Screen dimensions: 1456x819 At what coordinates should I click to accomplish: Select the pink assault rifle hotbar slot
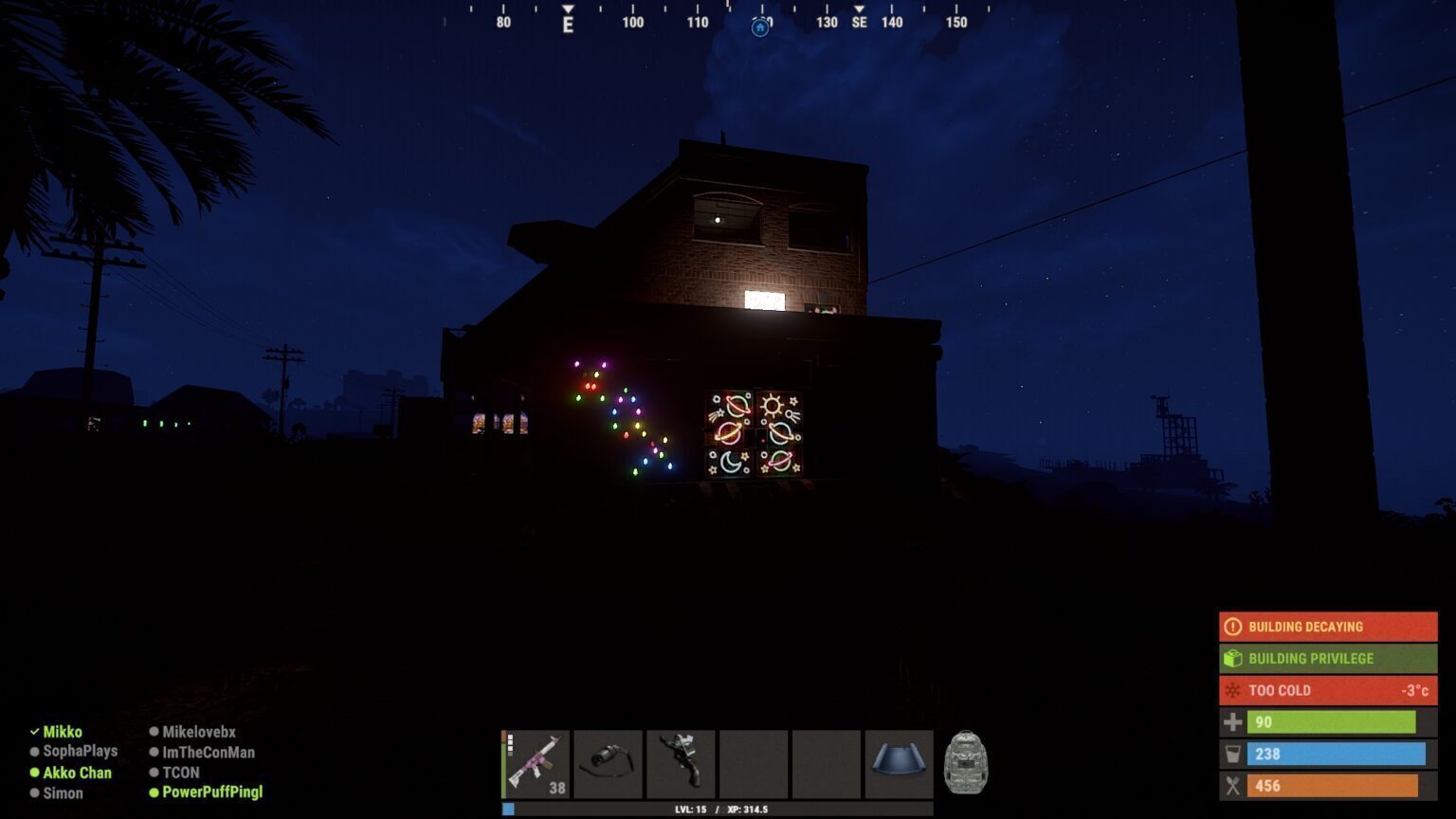pyautogui.click(x=537, y=764)
